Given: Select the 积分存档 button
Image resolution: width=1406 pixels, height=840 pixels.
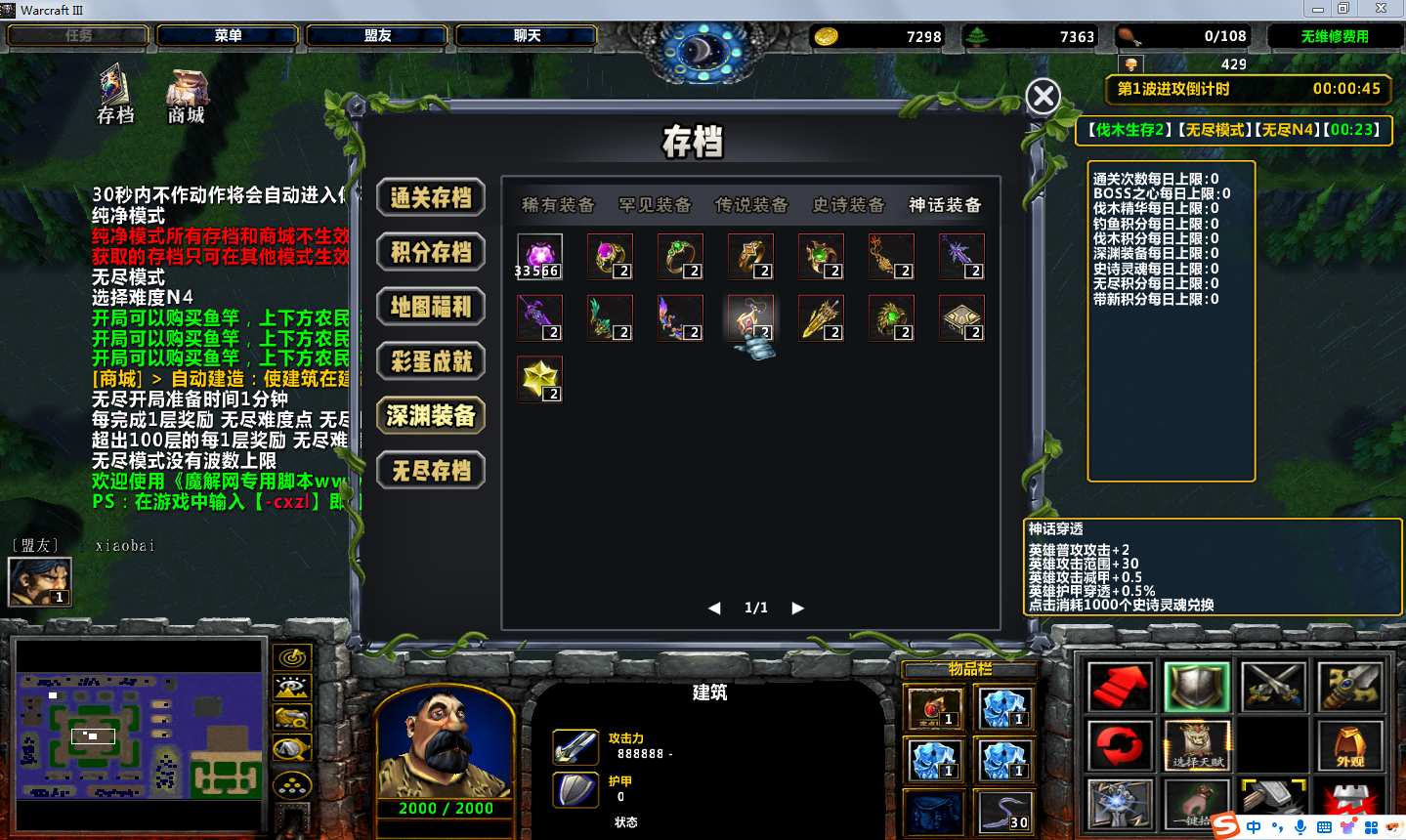Looking at the screenshot, I should (431, 253).
